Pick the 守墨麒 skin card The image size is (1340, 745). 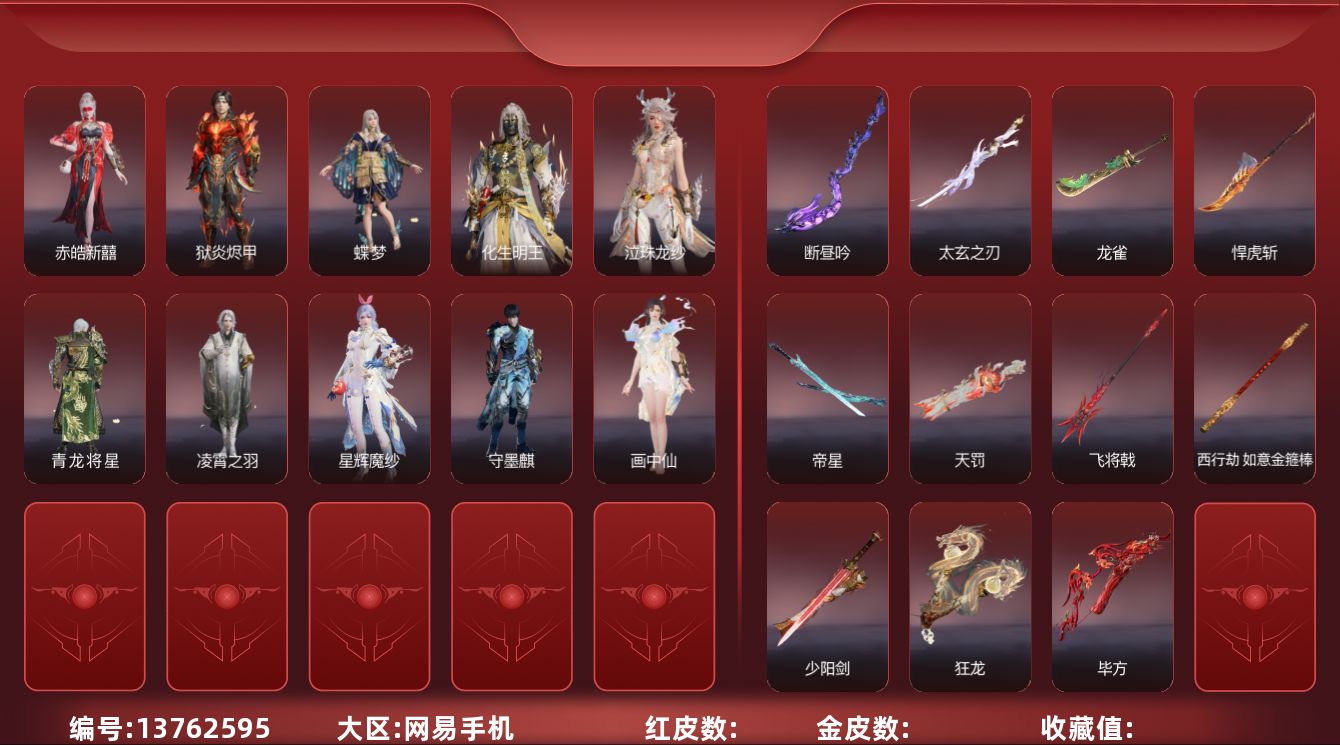[x=511, y=388]
